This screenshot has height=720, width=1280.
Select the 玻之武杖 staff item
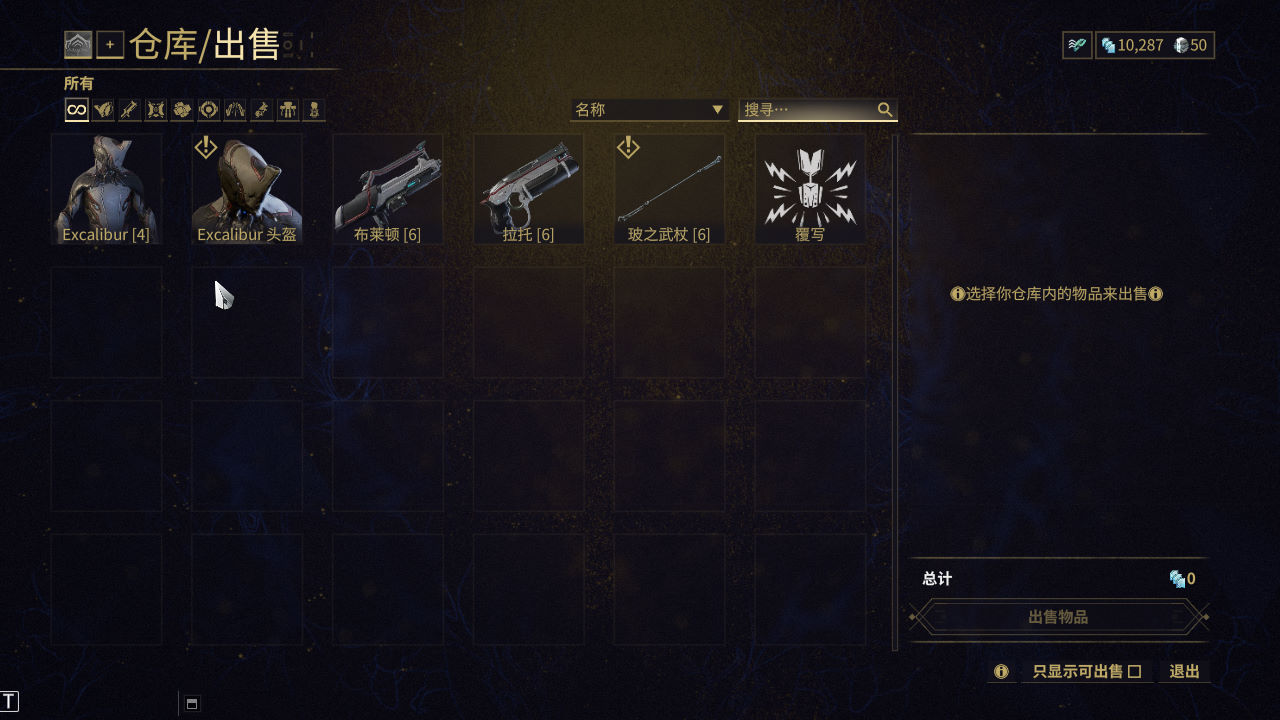coord(669,189)
